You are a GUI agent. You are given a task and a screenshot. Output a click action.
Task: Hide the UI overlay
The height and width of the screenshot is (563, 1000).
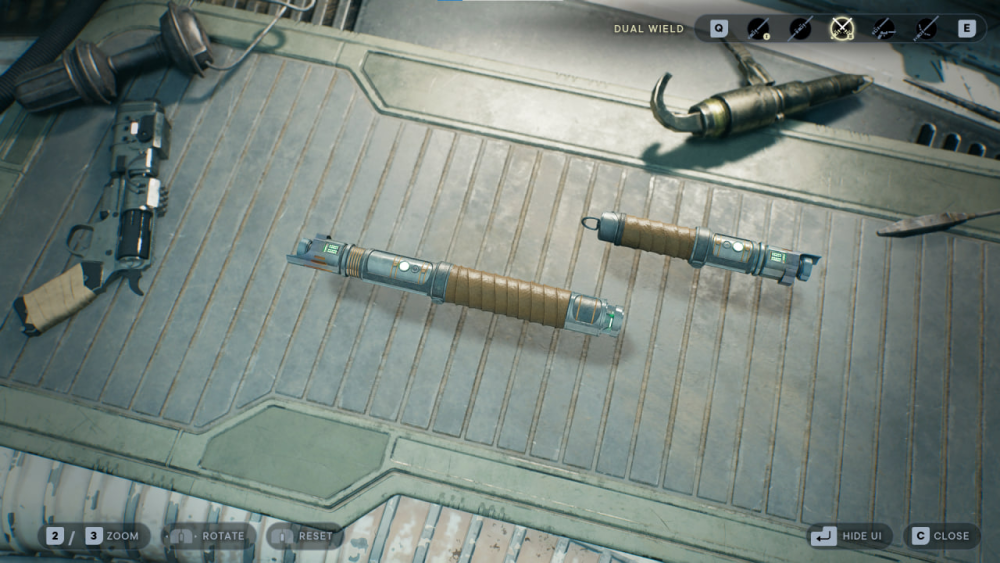click(850, 536)
